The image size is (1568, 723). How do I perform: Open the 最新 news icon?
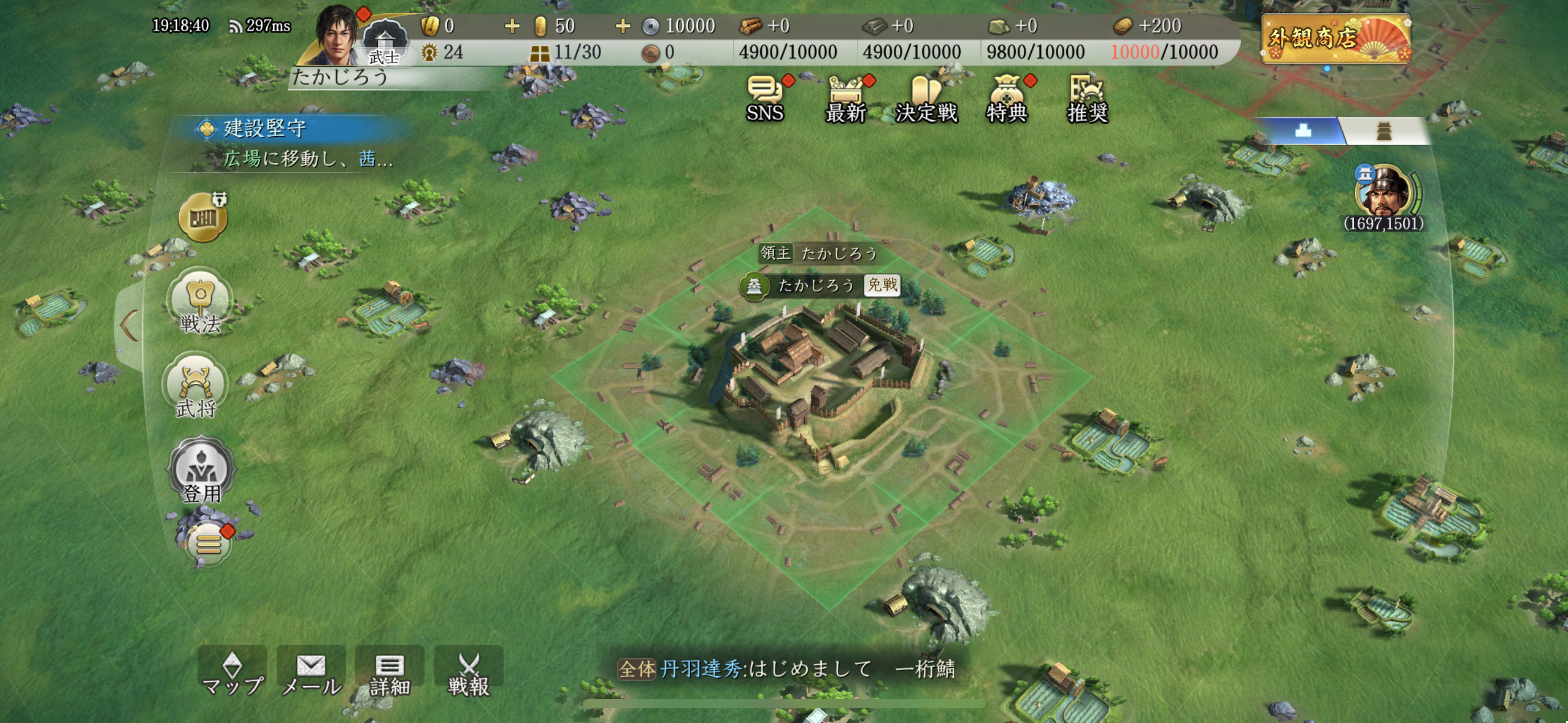tap(845, 98)
